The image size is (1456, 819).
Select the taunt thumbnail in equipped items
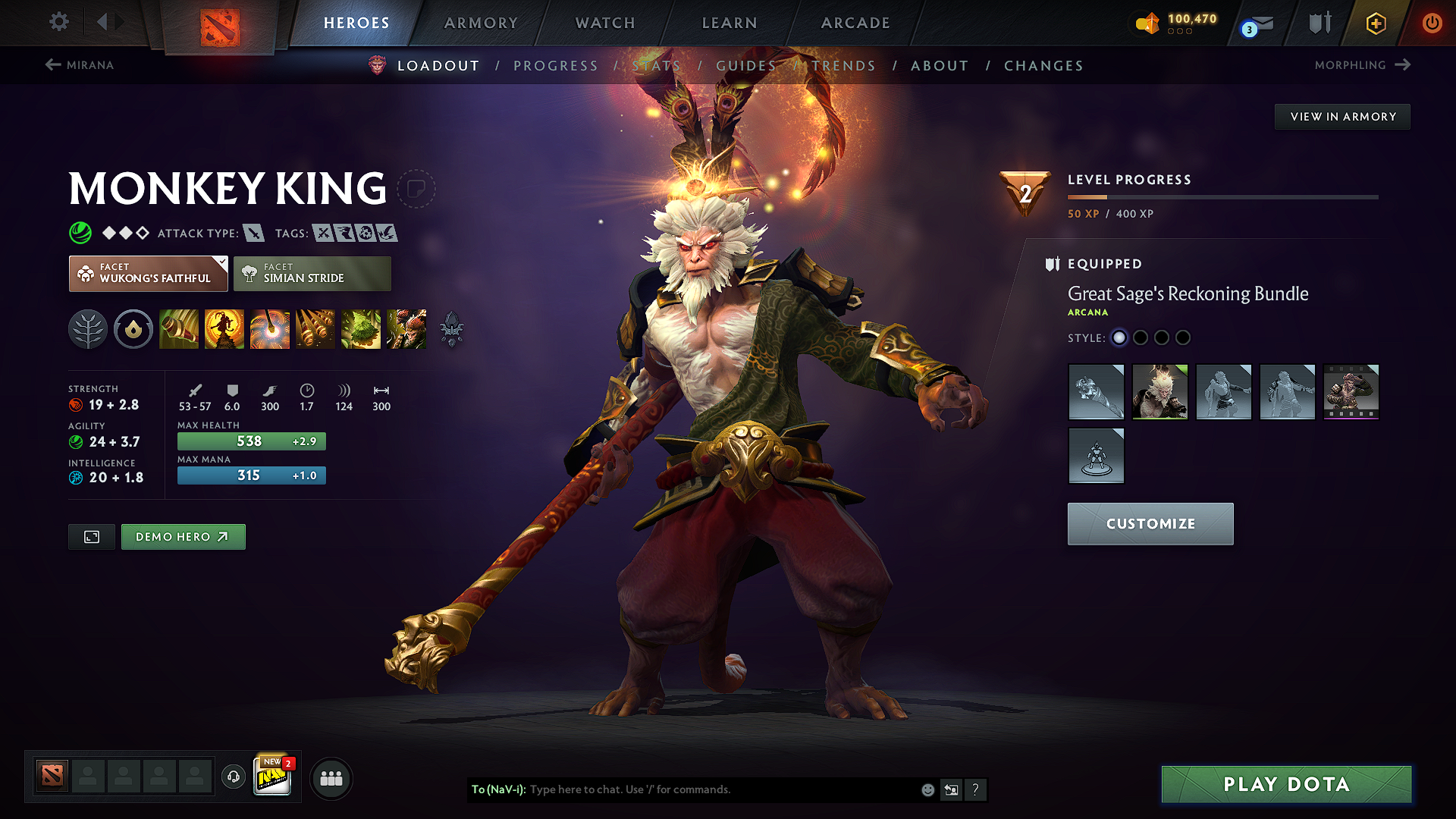[x=1096, y=455]
